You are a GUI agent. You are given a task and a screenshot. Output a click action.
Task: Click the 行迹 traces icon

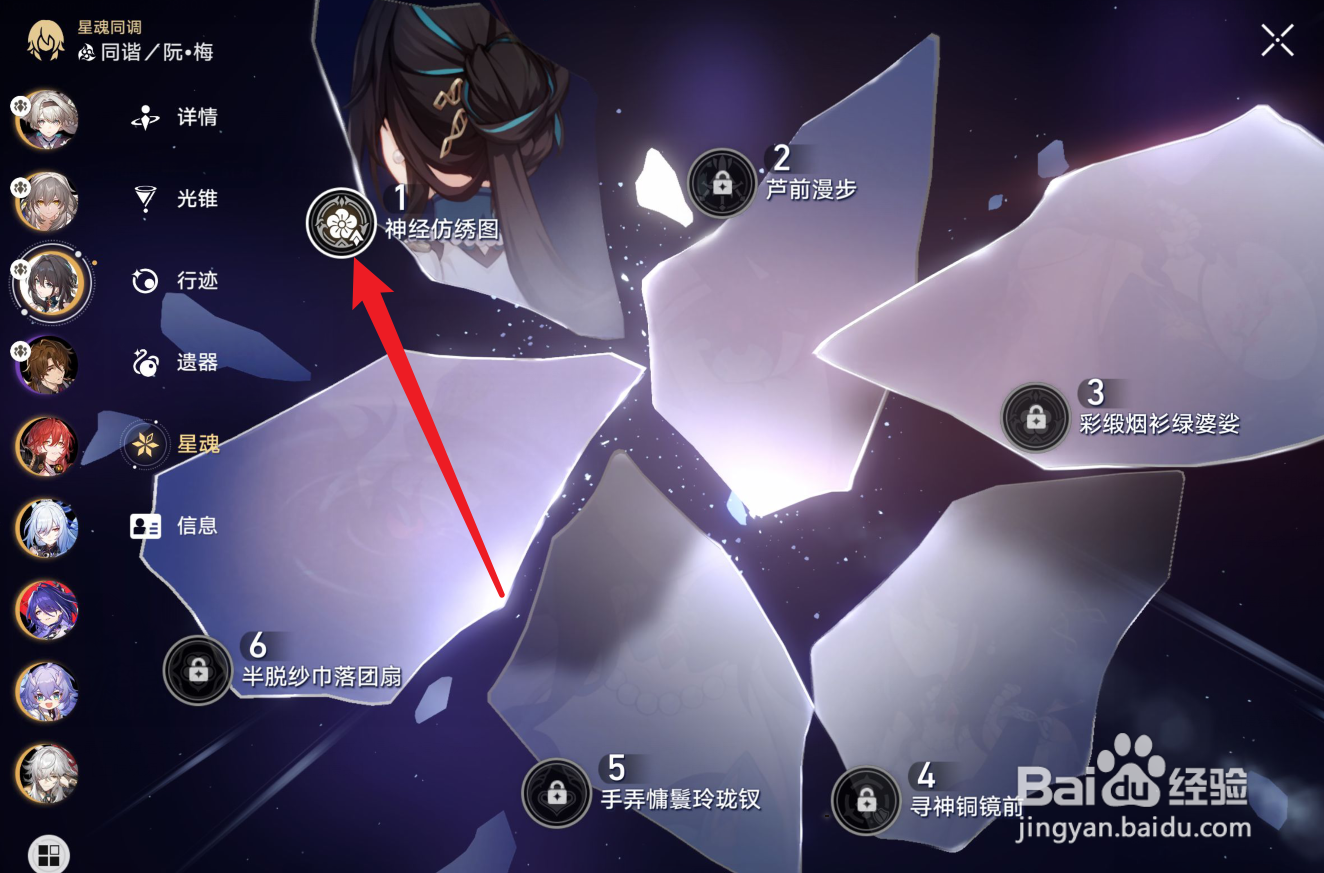(144, 281)
